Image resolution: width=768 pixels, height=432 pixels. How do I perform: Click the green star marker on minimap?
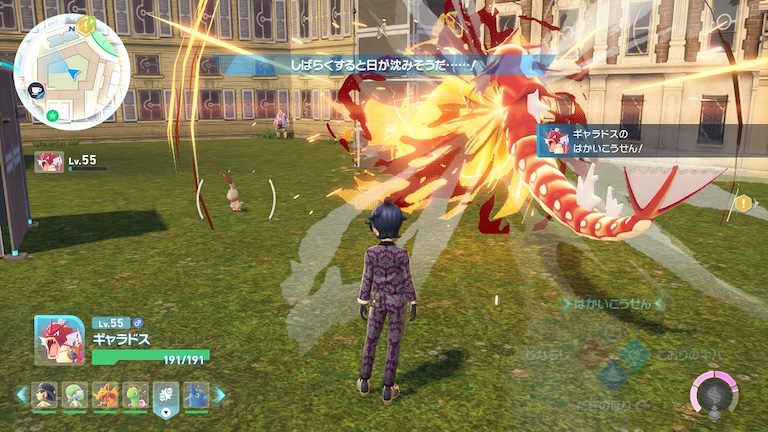(52, 115)
